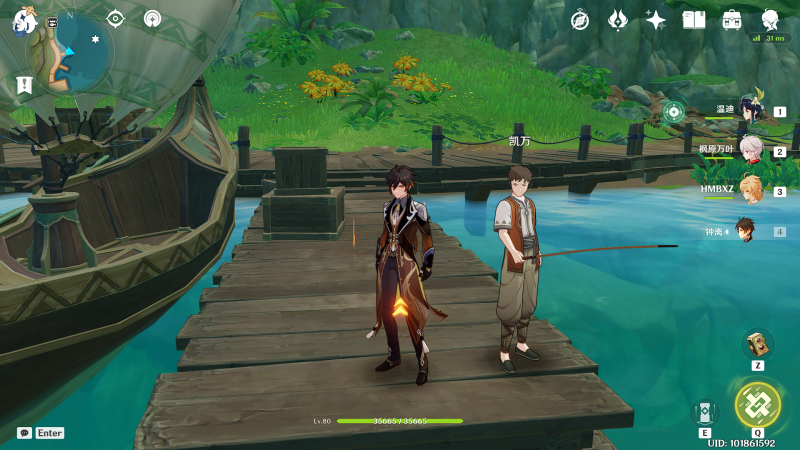The height and width of the screenshot is (450, 800).
Task: Open the winged Battle Pass icon
Action: pyautogui.click(x=618, y=19)
